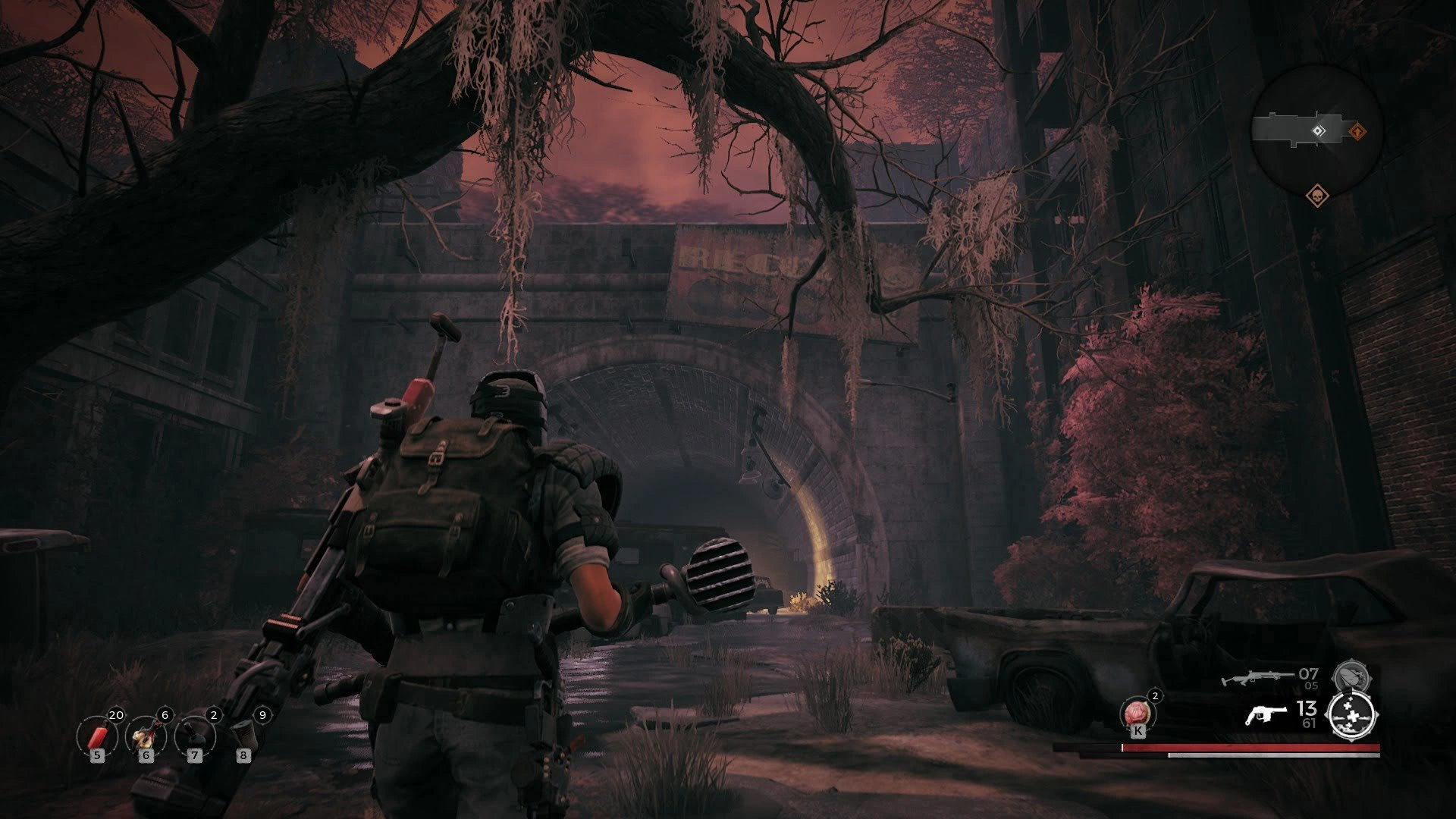
Task: Activate the healing crosses weapon mod
Action: 1352,716
